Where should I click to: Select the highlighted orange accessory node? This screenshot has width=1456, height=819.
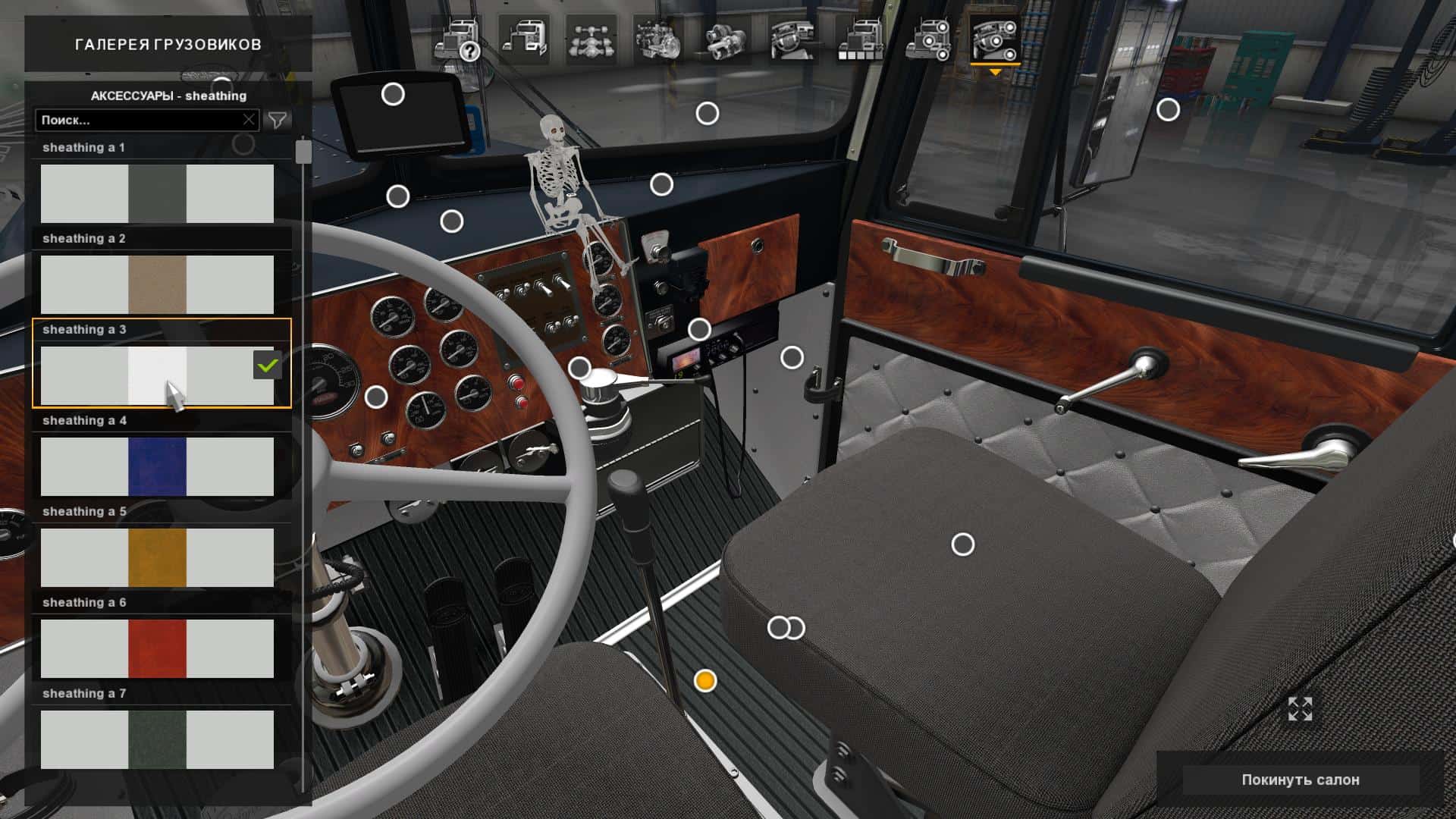point(705,681)
